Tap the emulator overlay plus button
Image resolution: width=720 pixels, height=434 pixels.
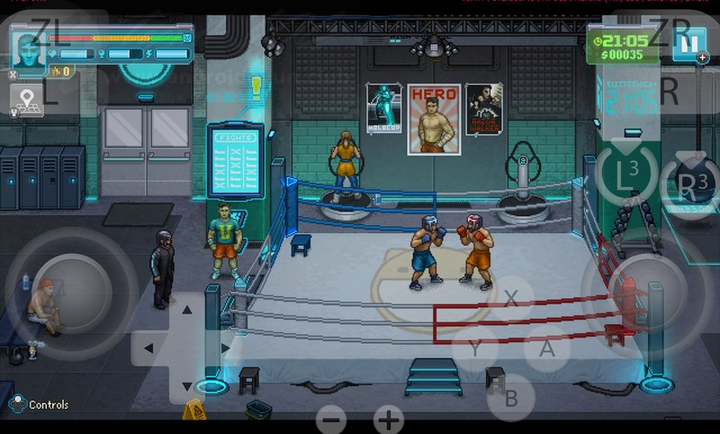click(x=389, y=419)
